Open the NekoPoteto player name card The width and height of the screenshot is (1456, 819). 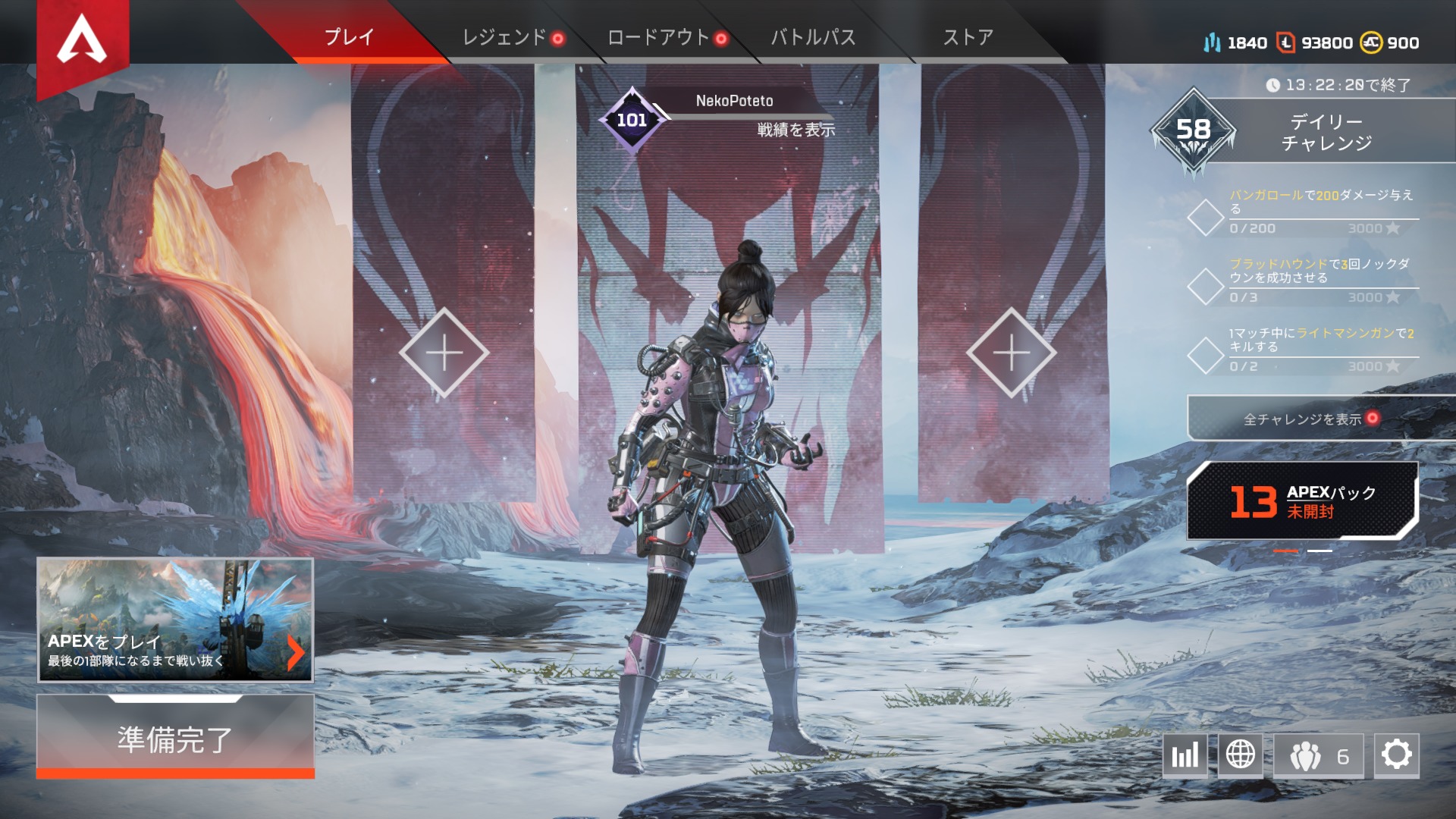(x=734, y=101)
